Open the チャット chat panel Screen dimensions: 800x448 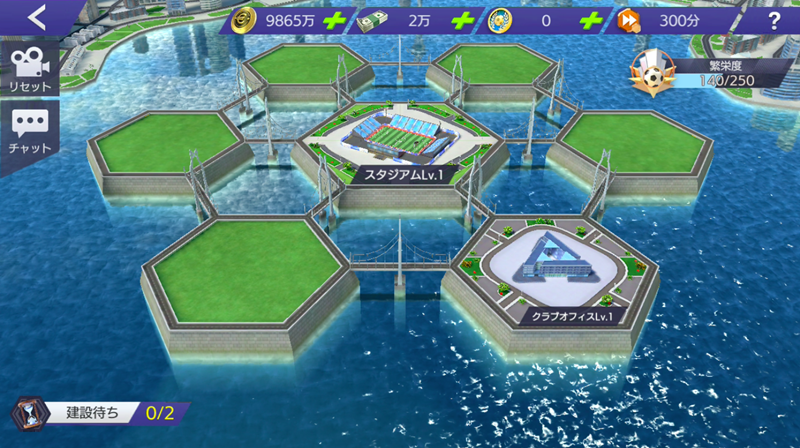tap(29, 132)
